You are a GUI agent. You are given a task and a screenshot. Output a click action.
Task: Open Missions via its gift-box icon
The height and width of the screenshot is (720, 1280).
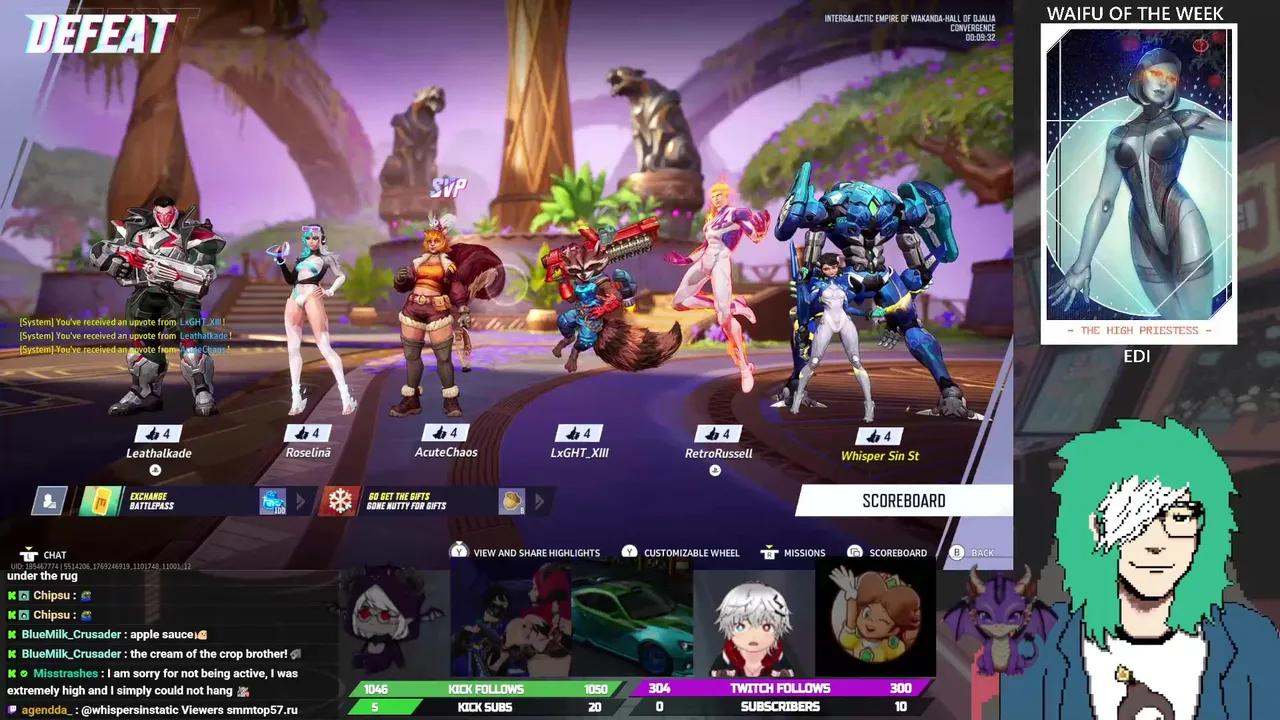point(768,551)
